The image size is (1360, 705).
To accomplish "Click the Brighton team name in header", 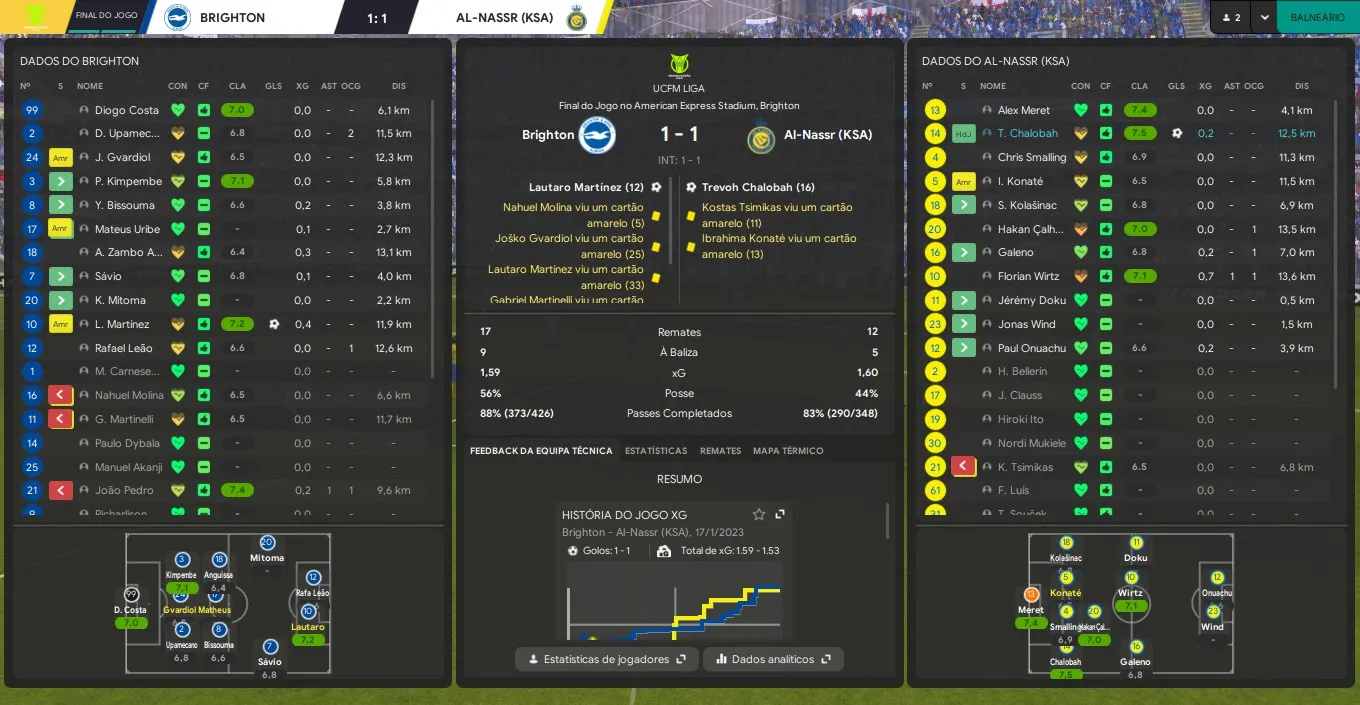I will tap(232, 17).
